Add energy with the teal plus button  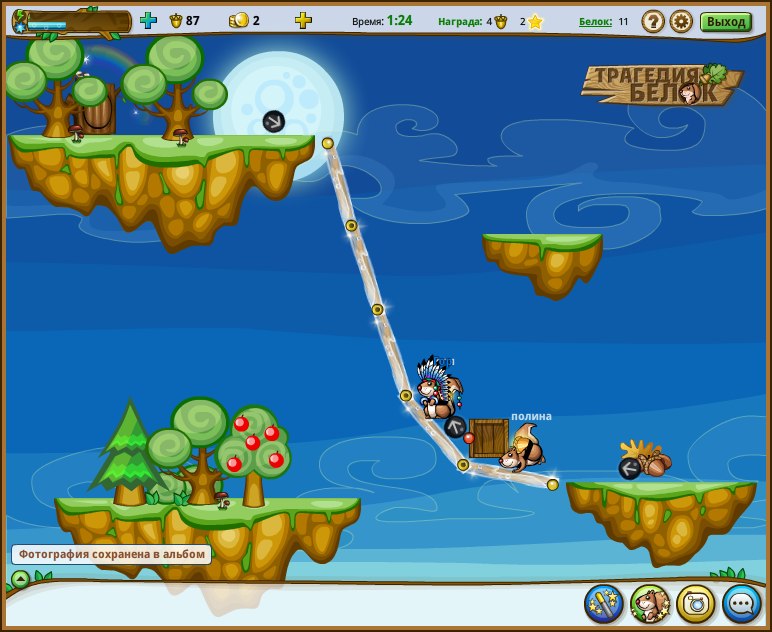coord(148,20)
